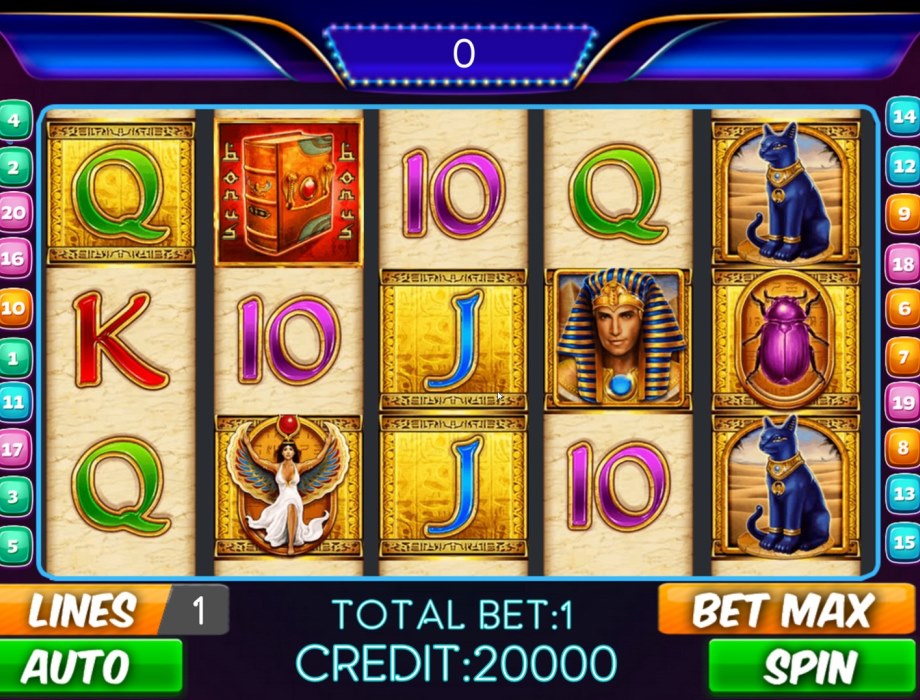Choose payline number 19
Viewport: 920px width, 700px height.
pos(904,403)
